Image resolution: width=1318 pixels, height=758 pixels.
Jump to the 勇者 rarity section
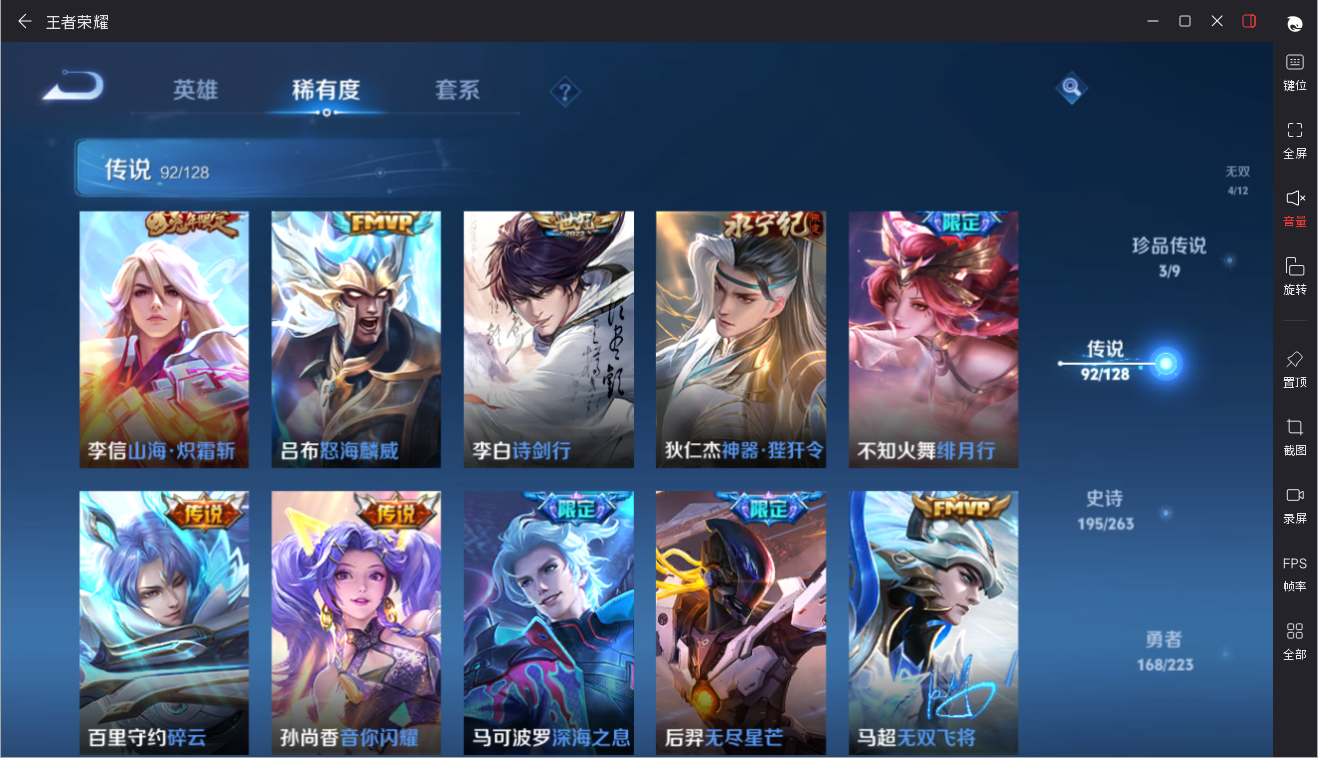[x=1164, y=649]
